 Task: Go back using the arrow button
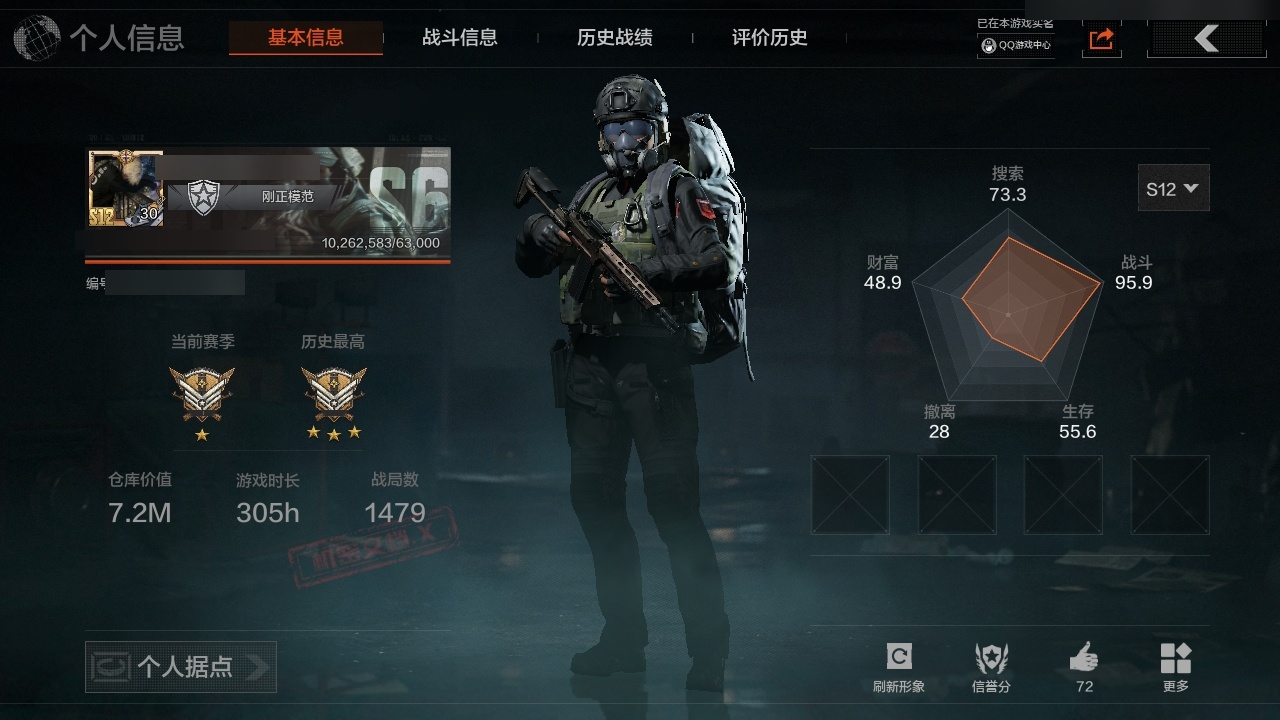point(1206,39)
